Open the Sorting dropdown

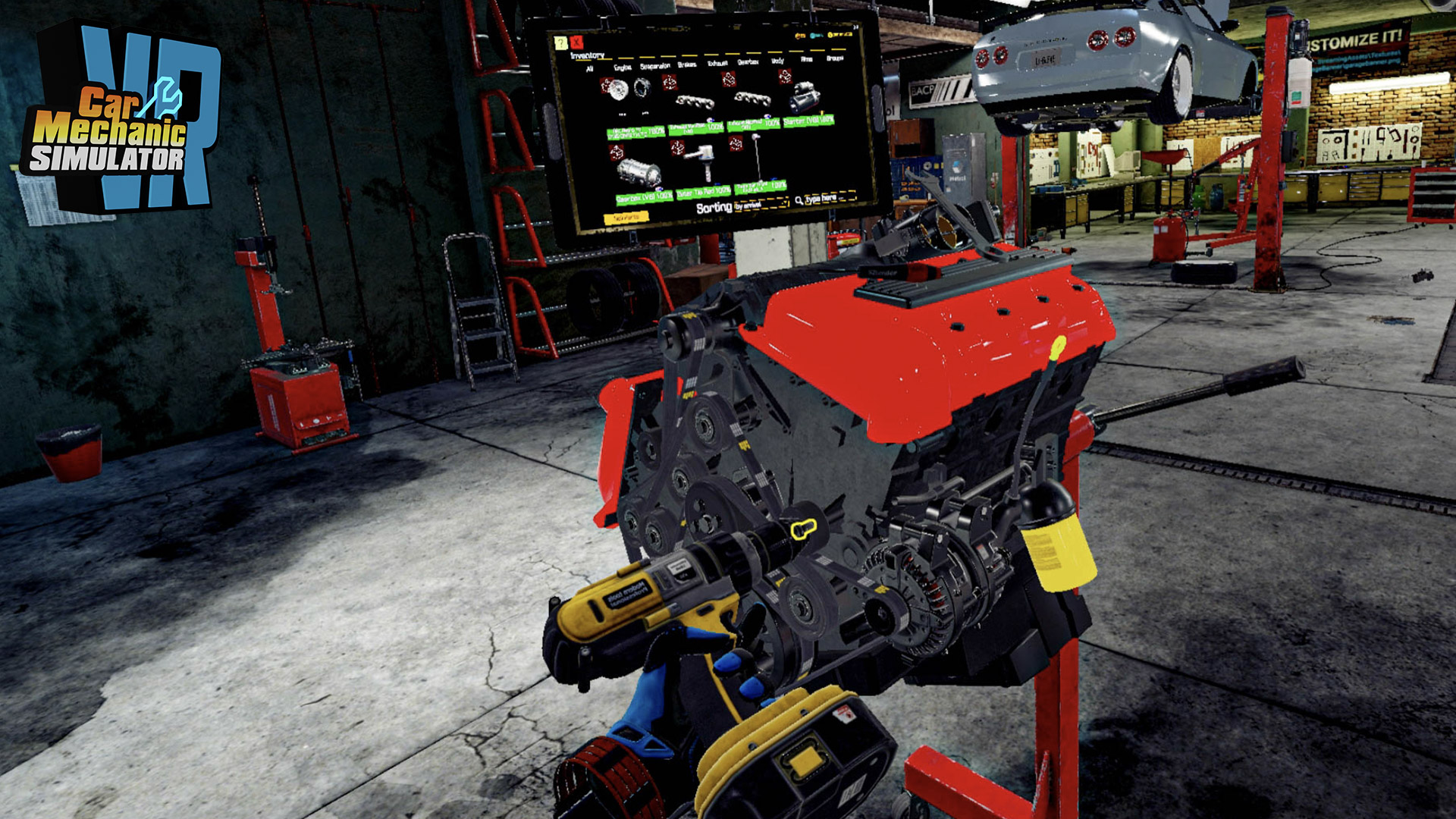coord(761,204)
